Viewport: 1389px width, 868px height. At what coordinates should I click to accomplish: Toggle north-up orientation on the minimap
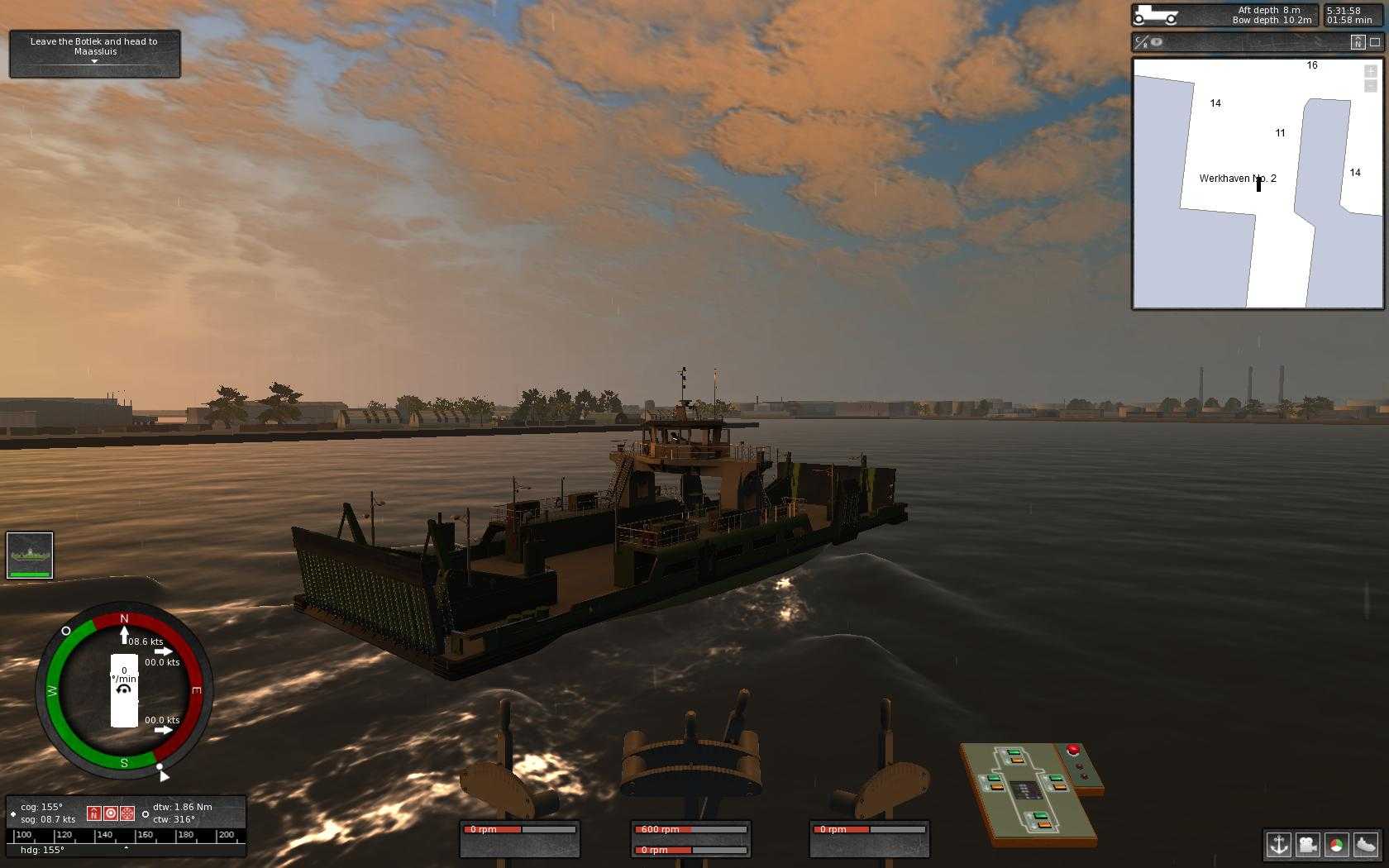coord(1357,42)
